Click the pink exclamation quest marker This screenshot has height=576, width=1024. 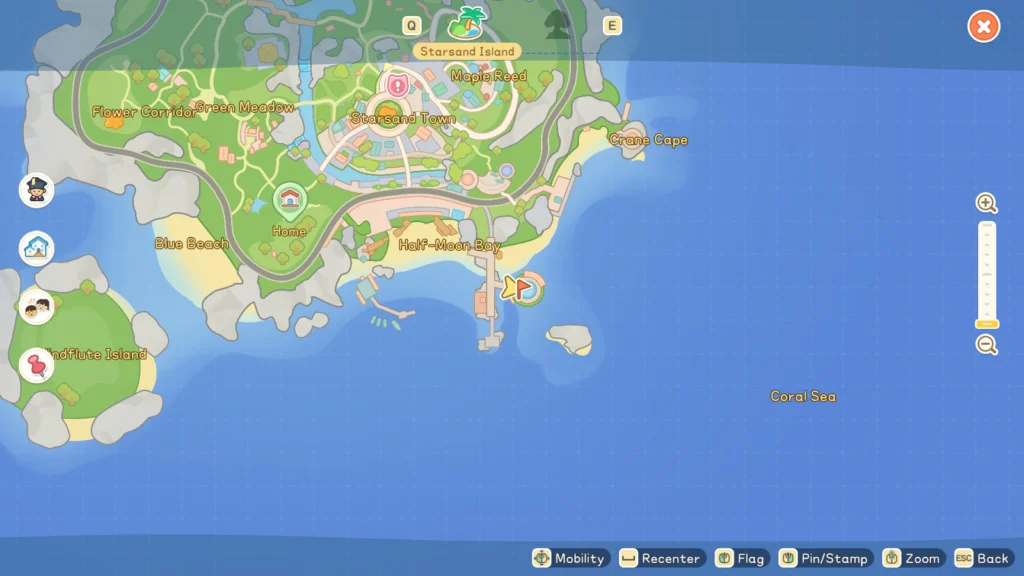pyautogui.click(x=398, y=85)
